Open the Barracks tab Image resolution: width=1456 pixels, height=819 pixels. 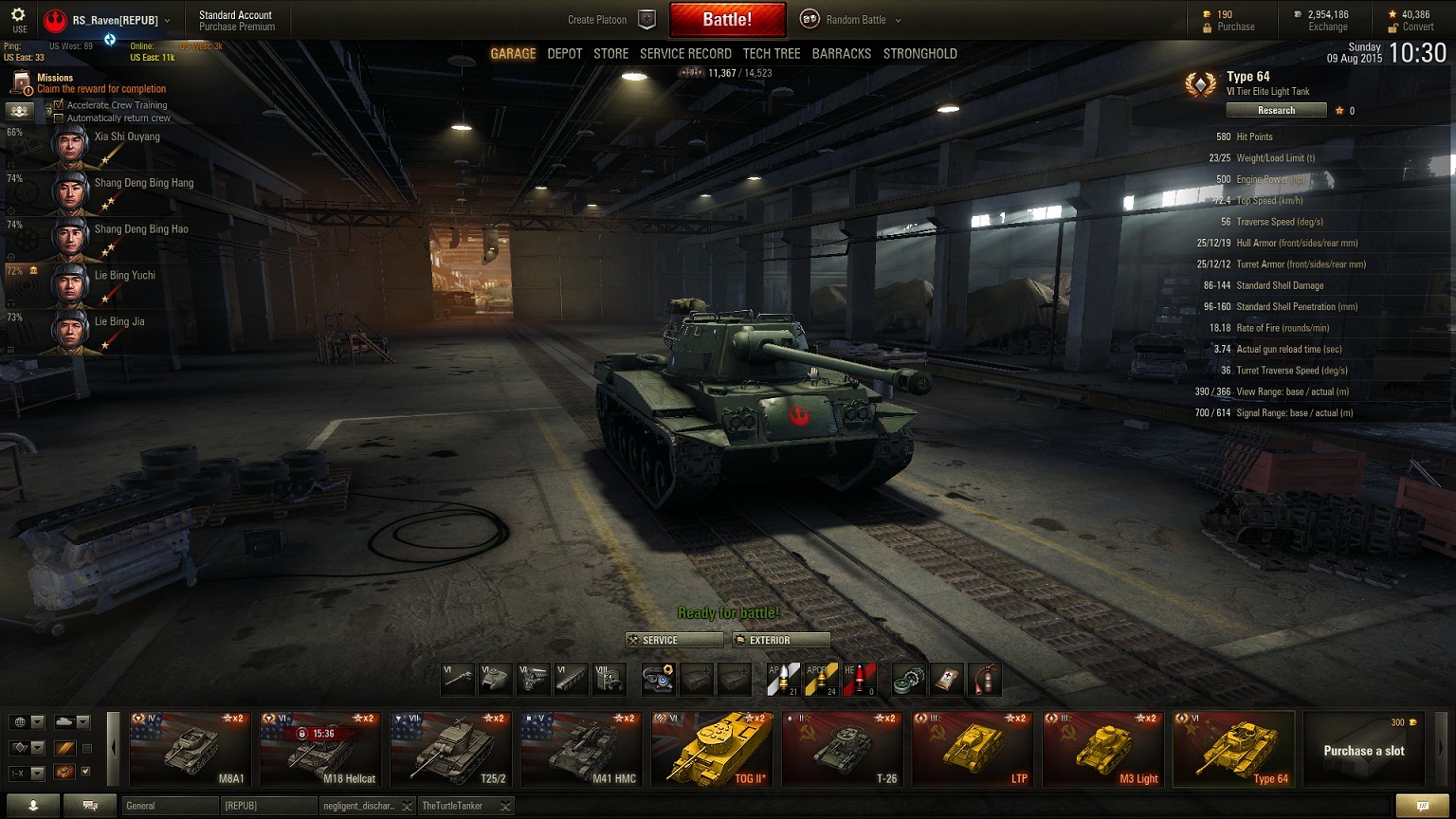pos(841,54)
